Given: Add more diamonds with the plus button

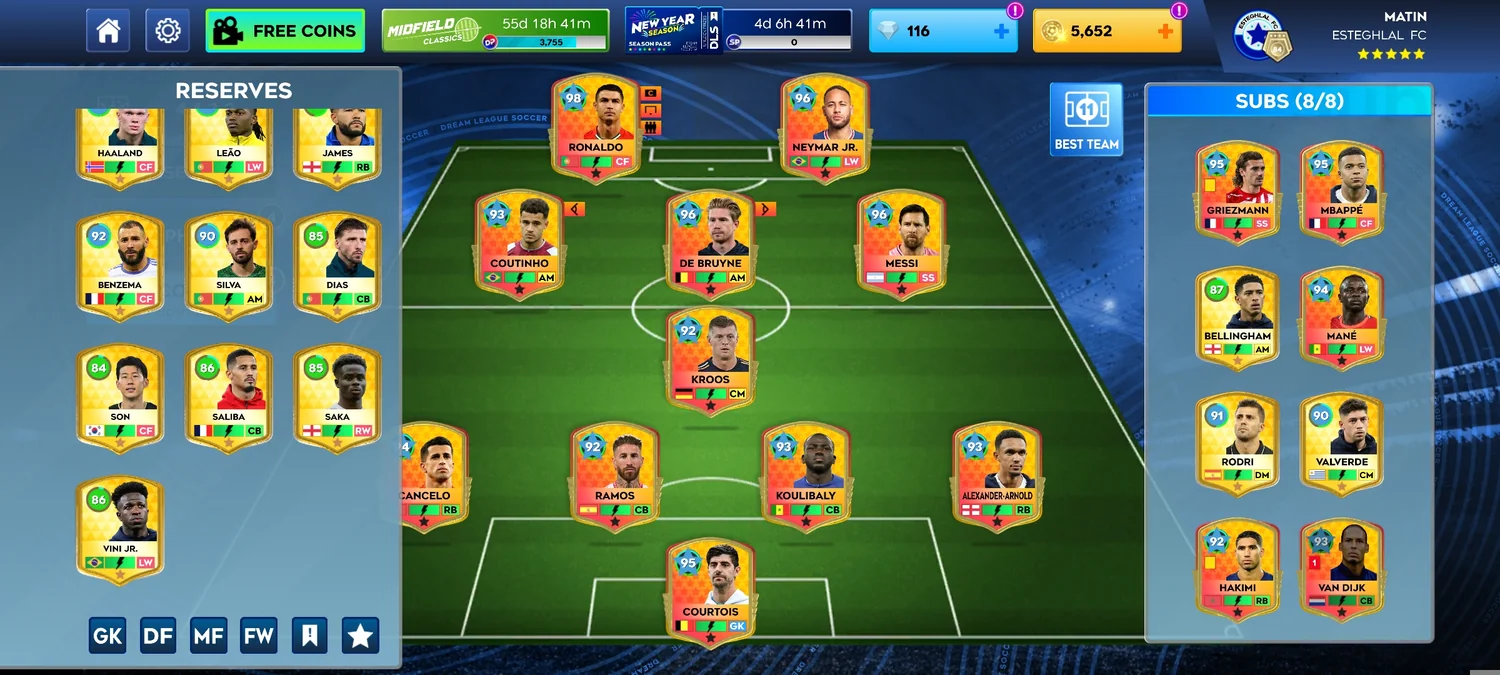Looking at the screenshot, I should (x=1001, y=31).
